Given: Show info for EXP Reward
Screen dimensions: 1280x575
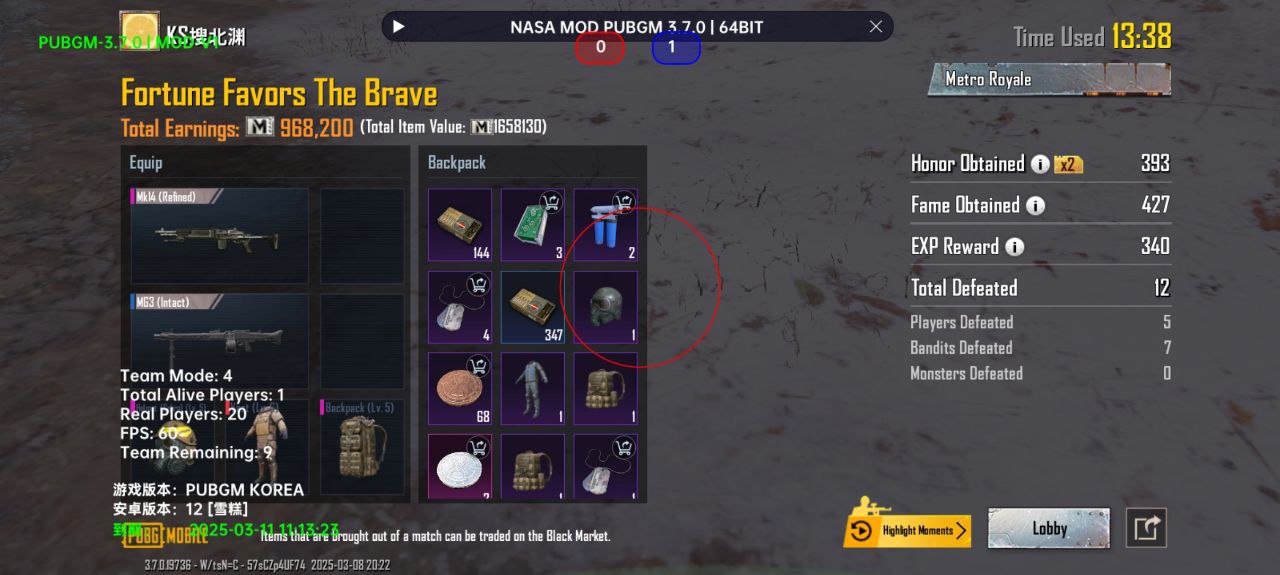Looking at the screenshot, I should (x=1014, y=247).
